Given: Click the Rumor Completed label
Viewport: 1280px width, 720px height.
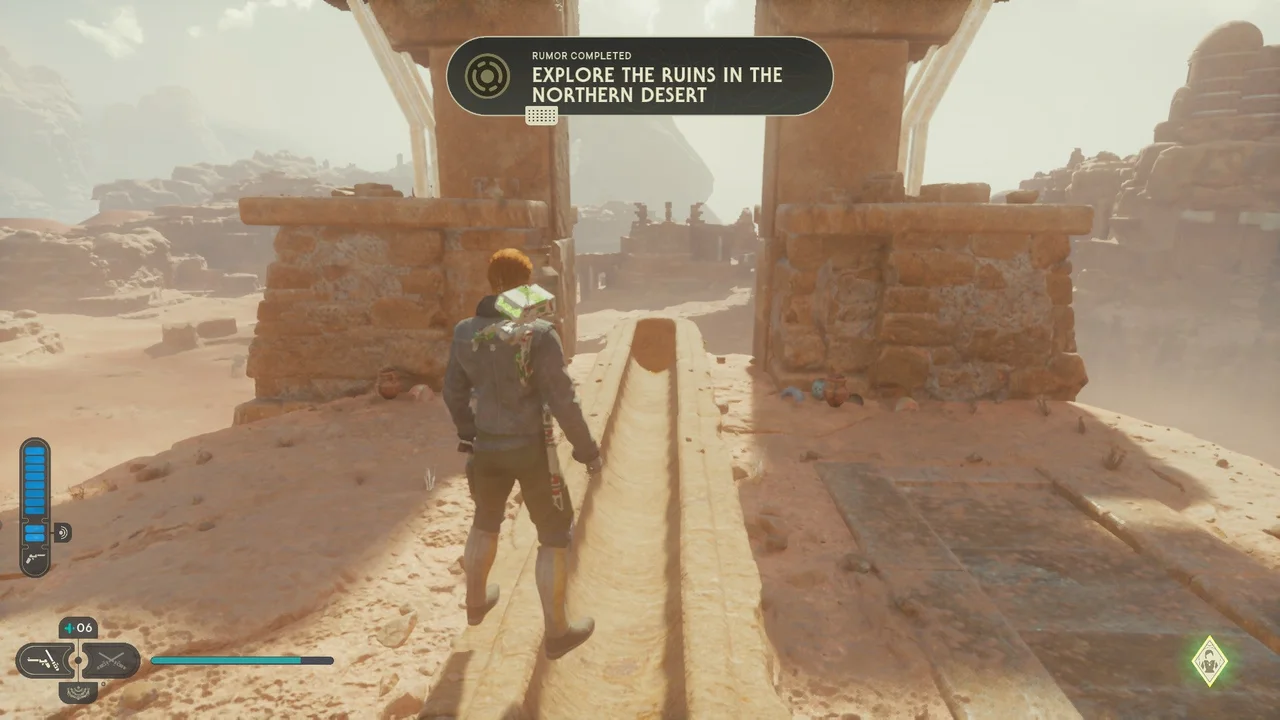Looking at the screenshot, I should click(x=582, y=56).
